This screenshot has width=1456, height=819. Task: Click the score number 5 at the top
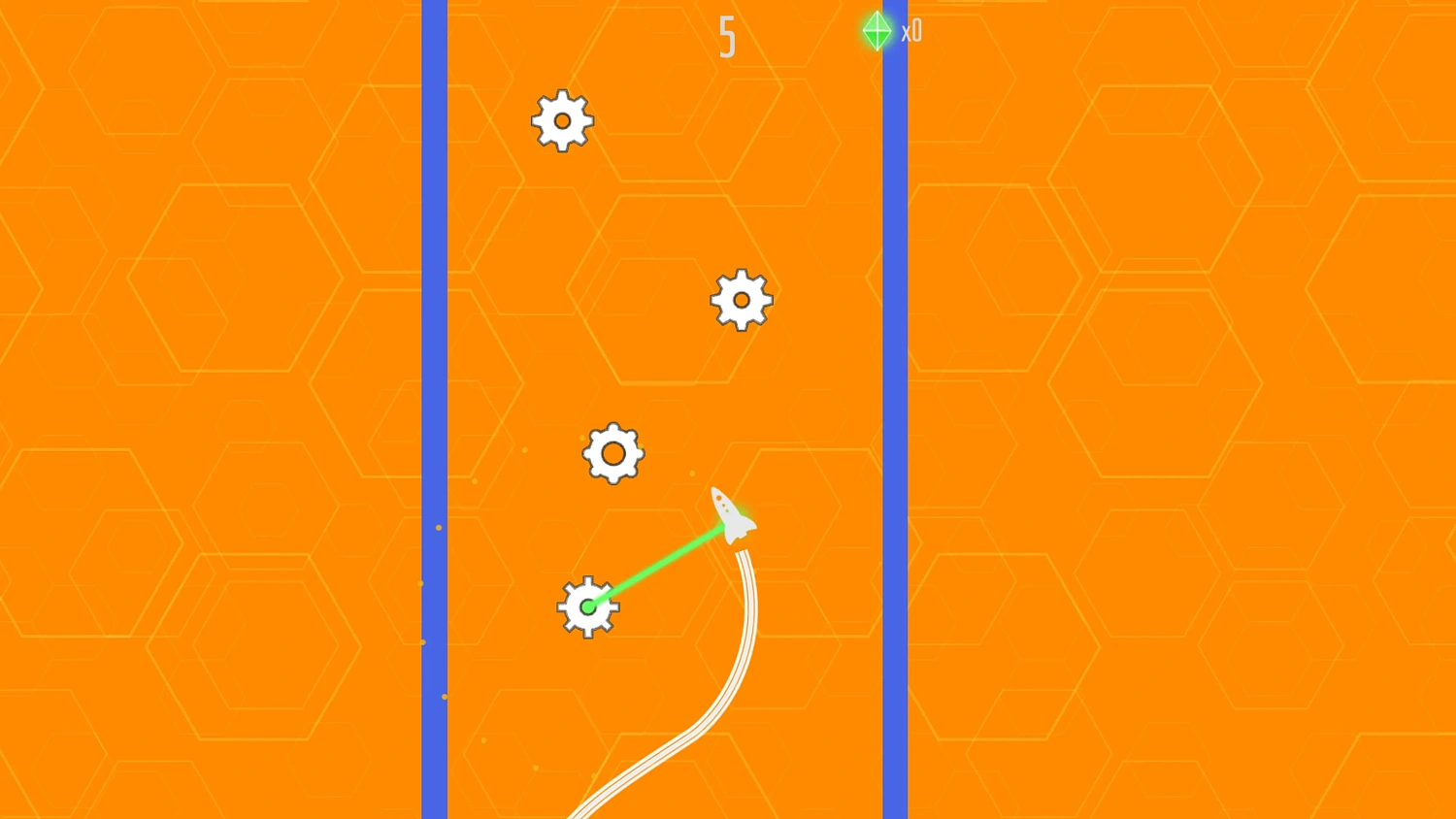[726, 37]
